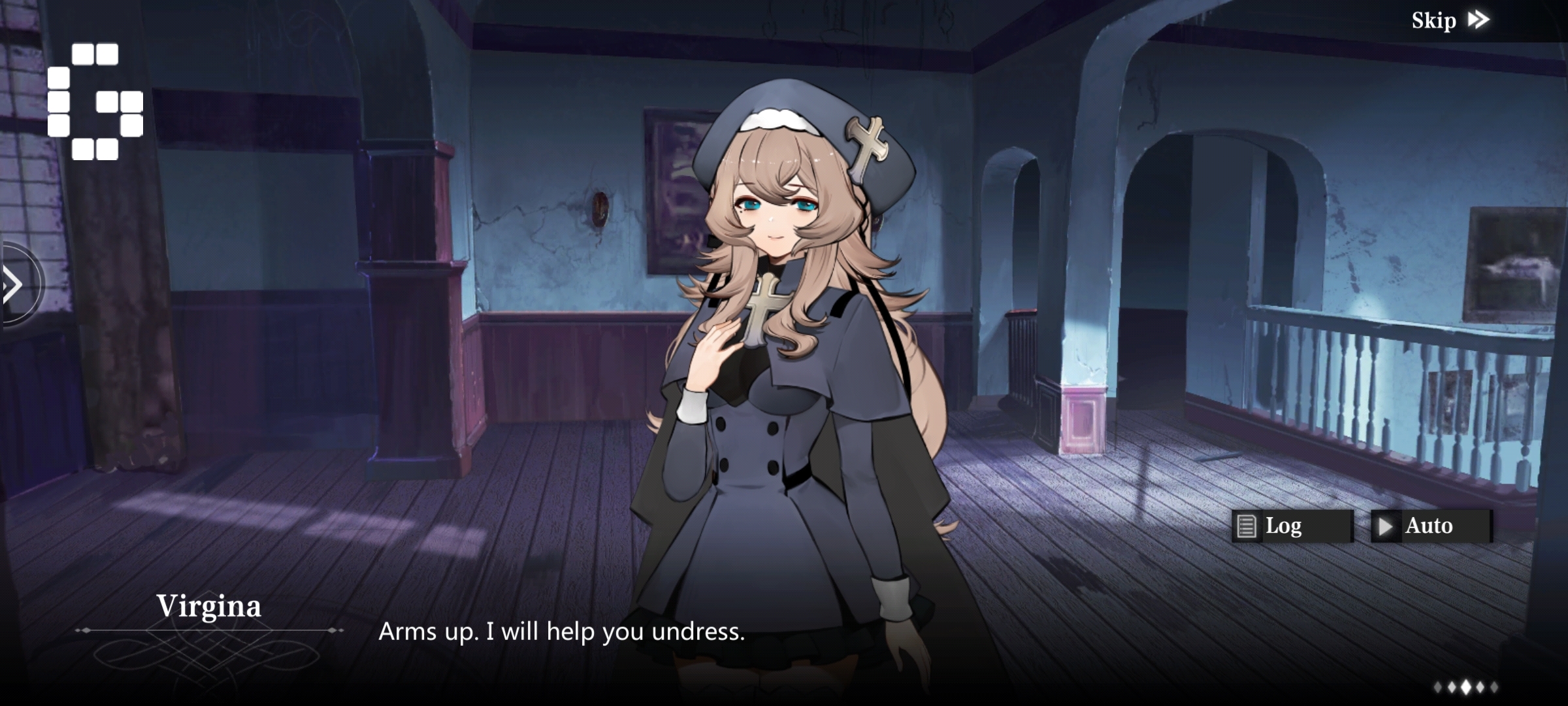Viewport: 1568px width, 706px height.
Task: Open the dialogue Log
Action: (x=1291, y=526)
